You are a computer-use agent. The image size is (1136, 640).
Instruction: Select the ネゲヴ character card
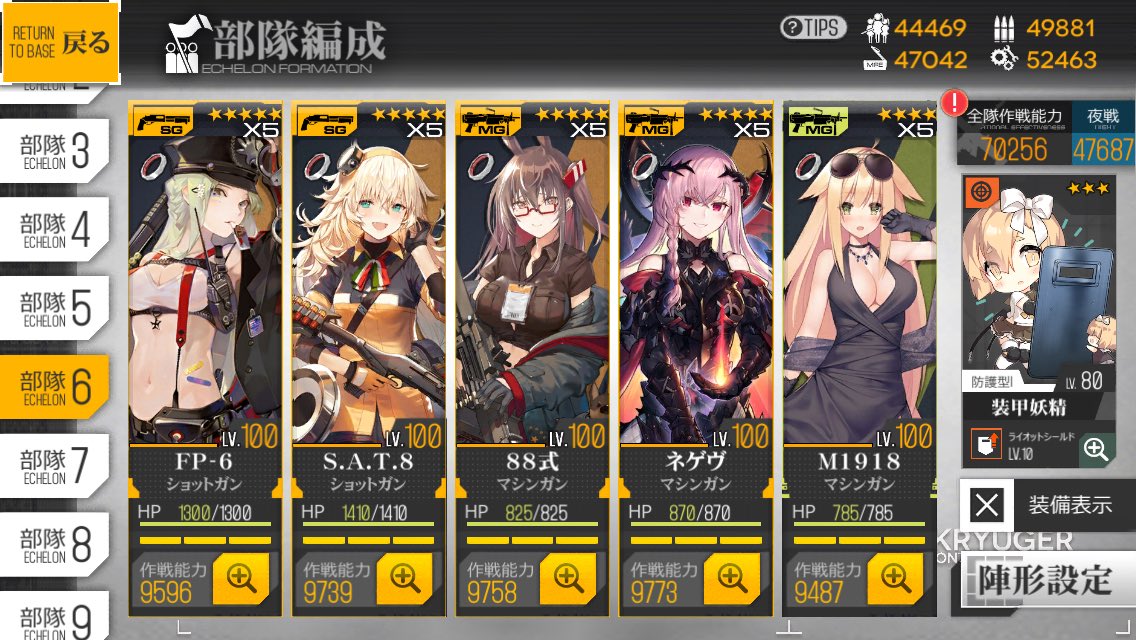point(696,290)
